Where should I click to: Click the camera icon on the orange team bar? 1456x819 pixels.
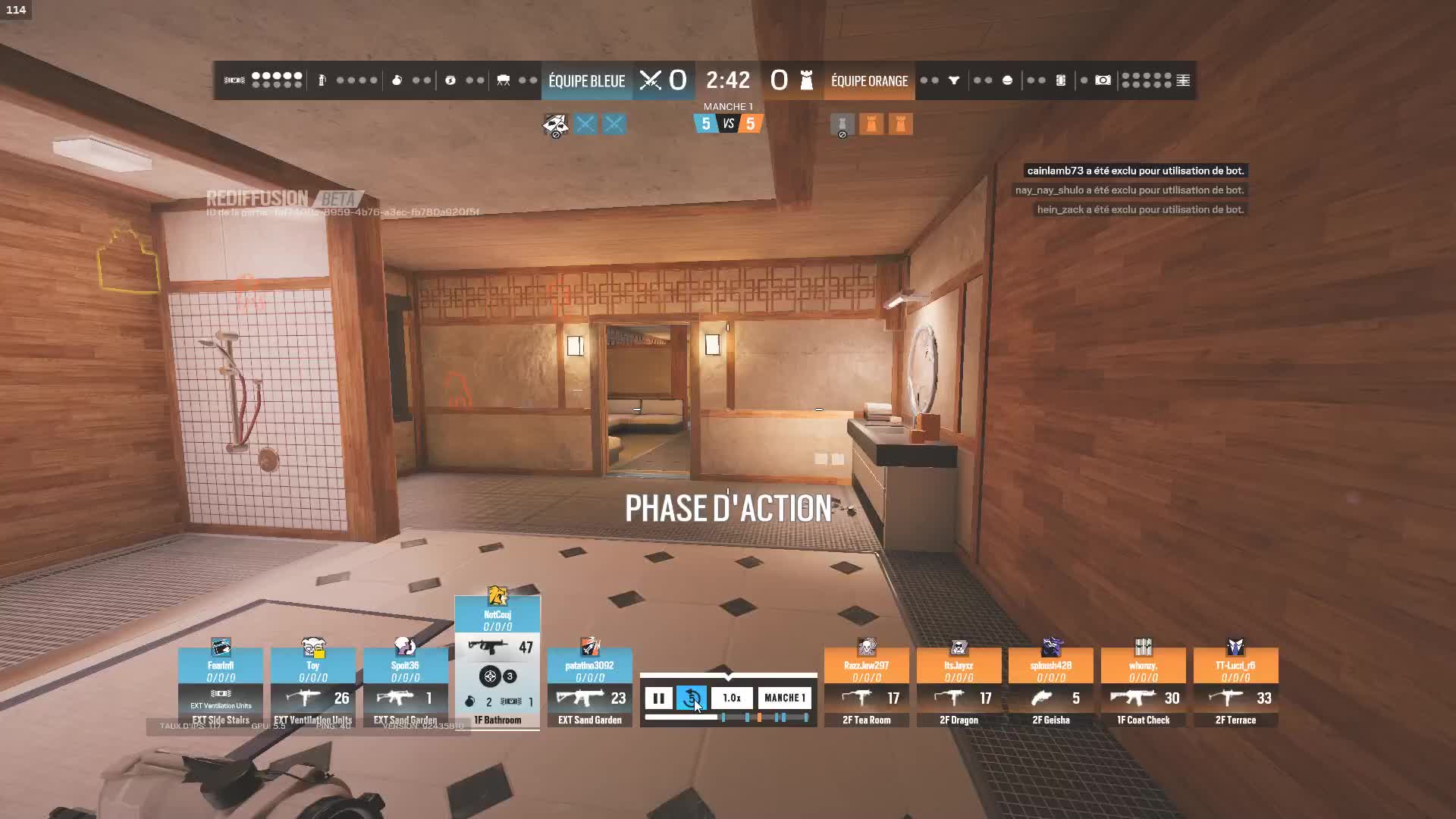tap(1103, 80)
